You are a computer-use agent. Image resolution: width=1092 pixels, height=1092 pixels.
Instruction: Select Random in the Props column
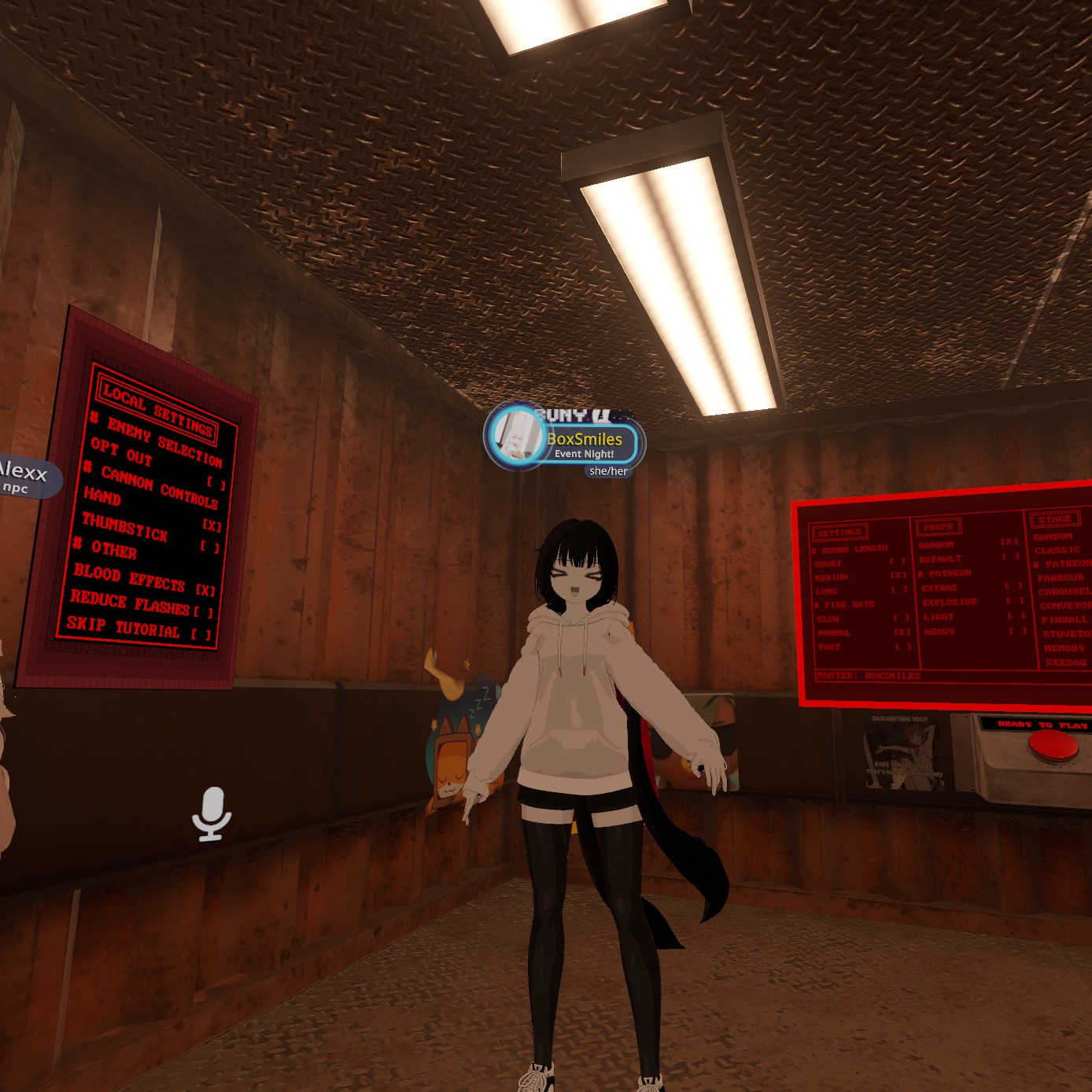point(1009,542)
